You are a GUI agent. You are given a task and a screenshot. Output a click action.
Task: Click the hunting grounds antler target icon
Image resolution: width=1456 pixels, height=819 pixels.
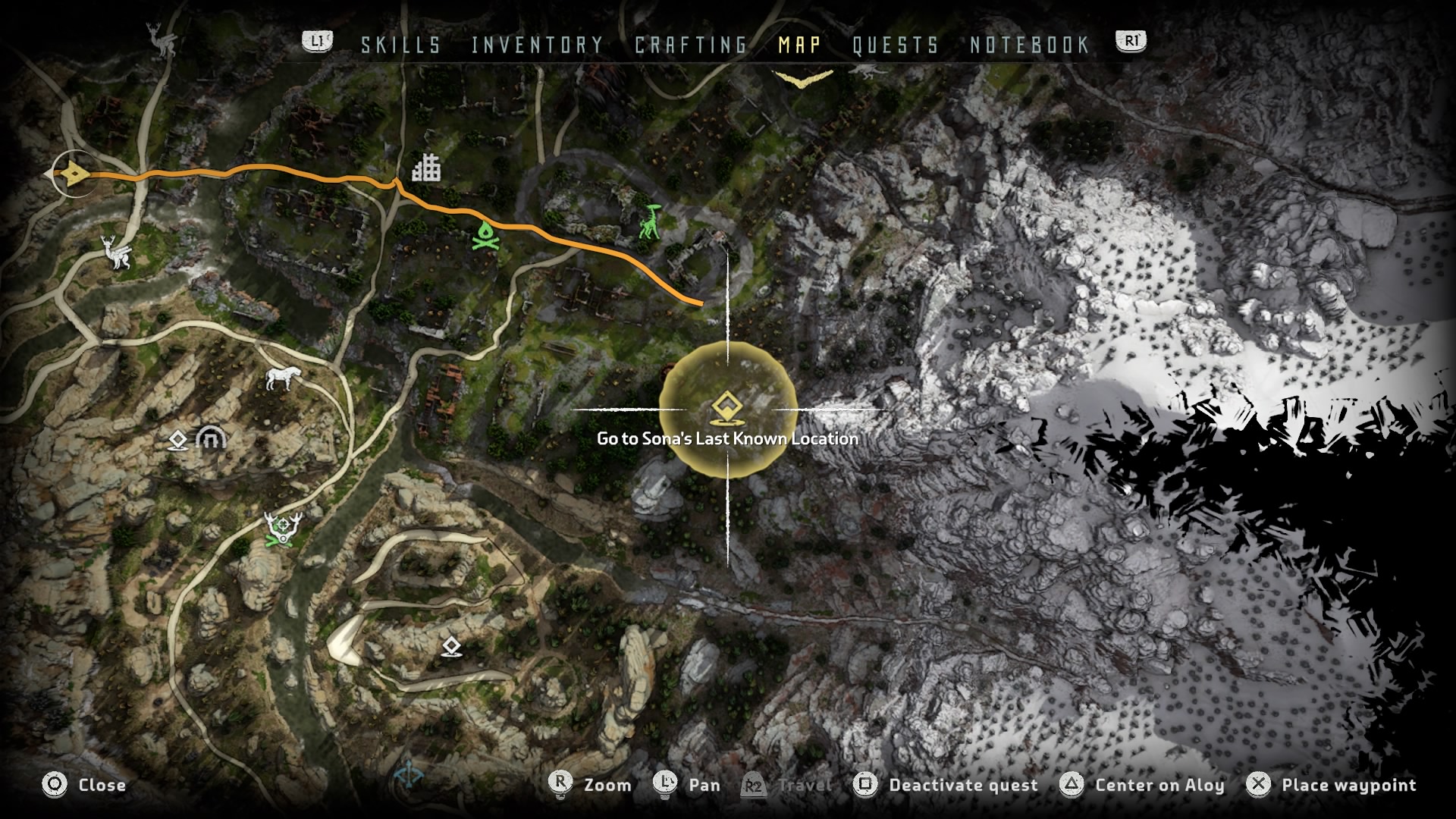[x=284, y=527]
